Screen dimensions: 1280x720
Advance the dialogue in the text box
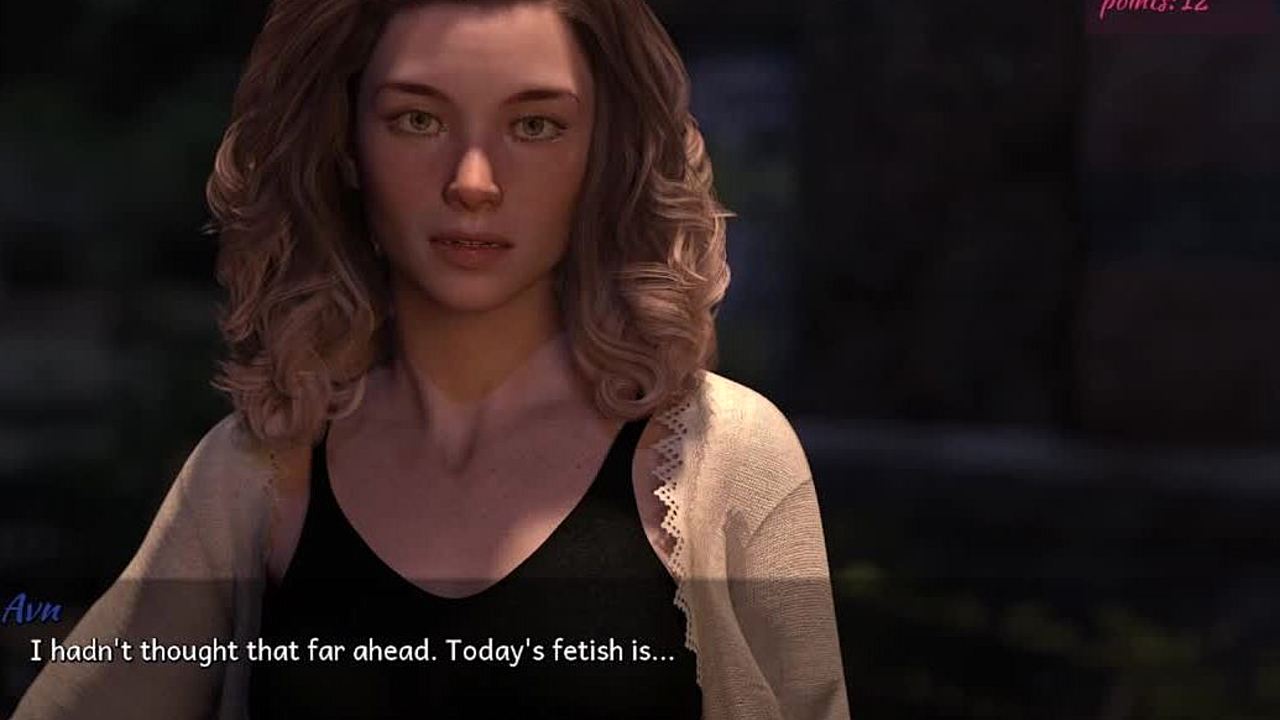(352, 651)
